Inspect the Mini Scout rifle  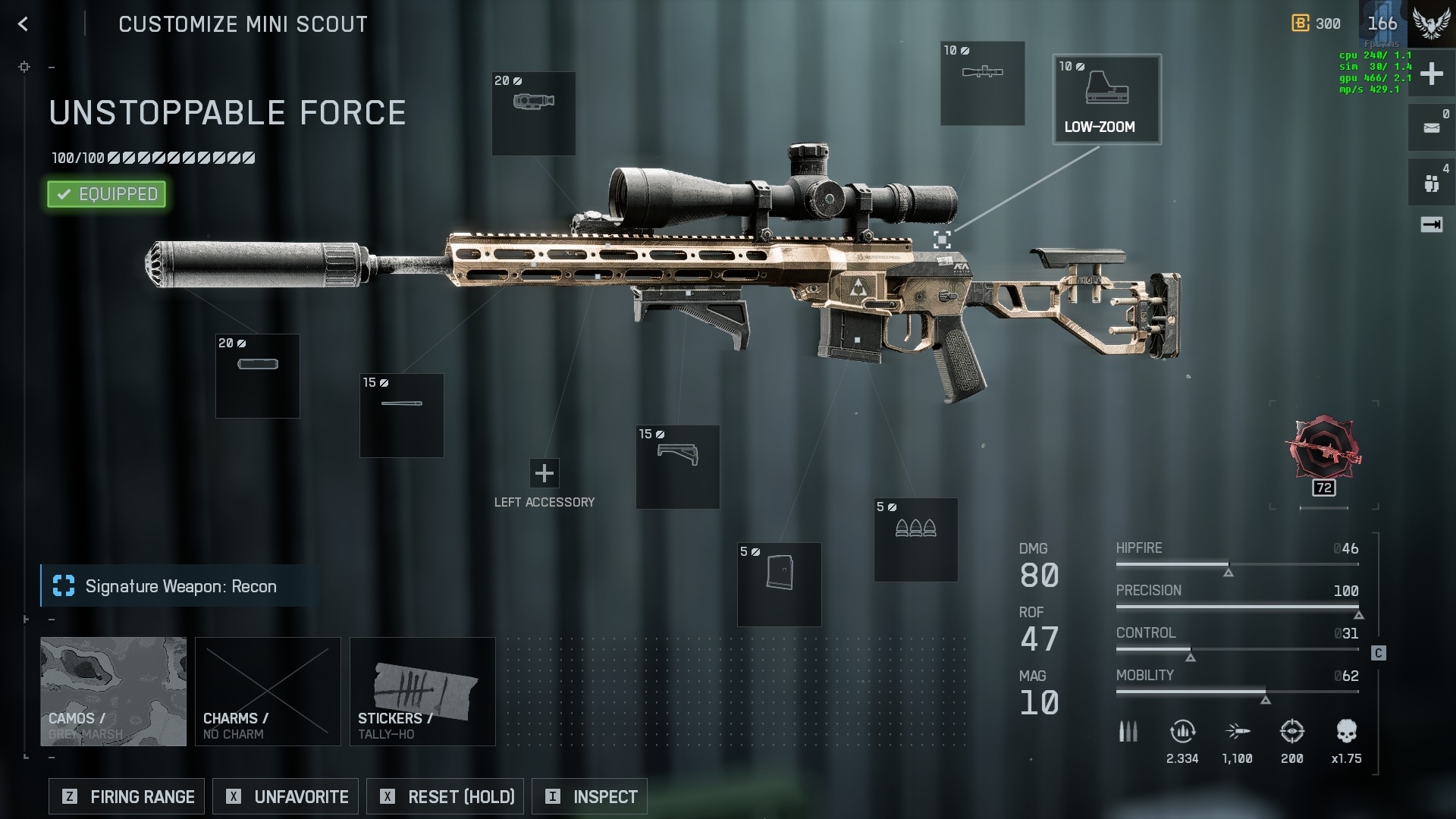click(589, 796)
